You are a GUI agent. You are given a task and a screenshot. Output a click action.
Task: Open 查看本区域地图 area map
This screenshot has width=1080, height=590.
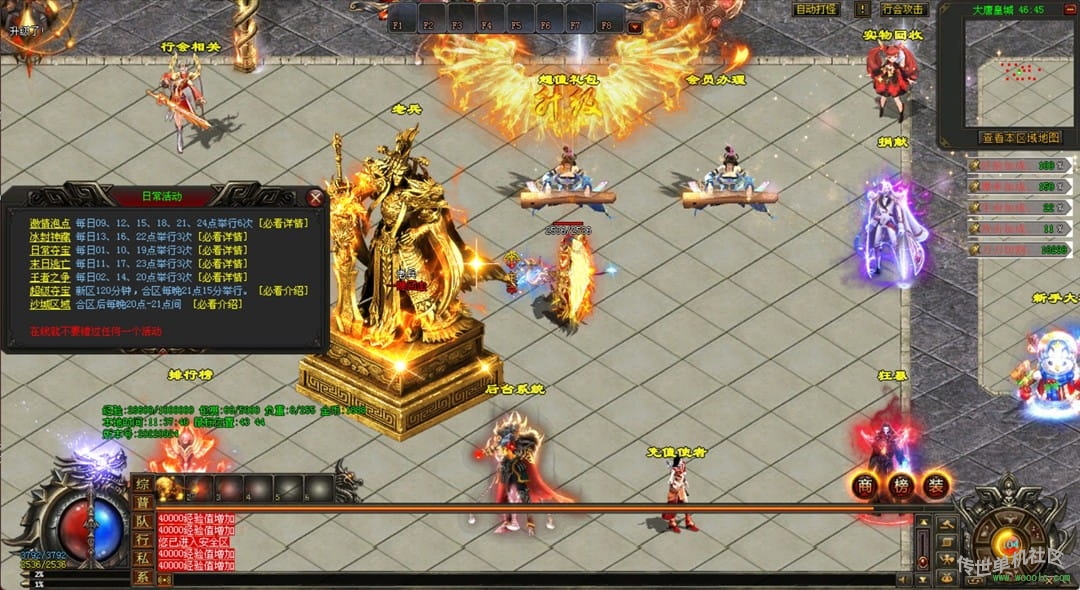pos(1019,138)
